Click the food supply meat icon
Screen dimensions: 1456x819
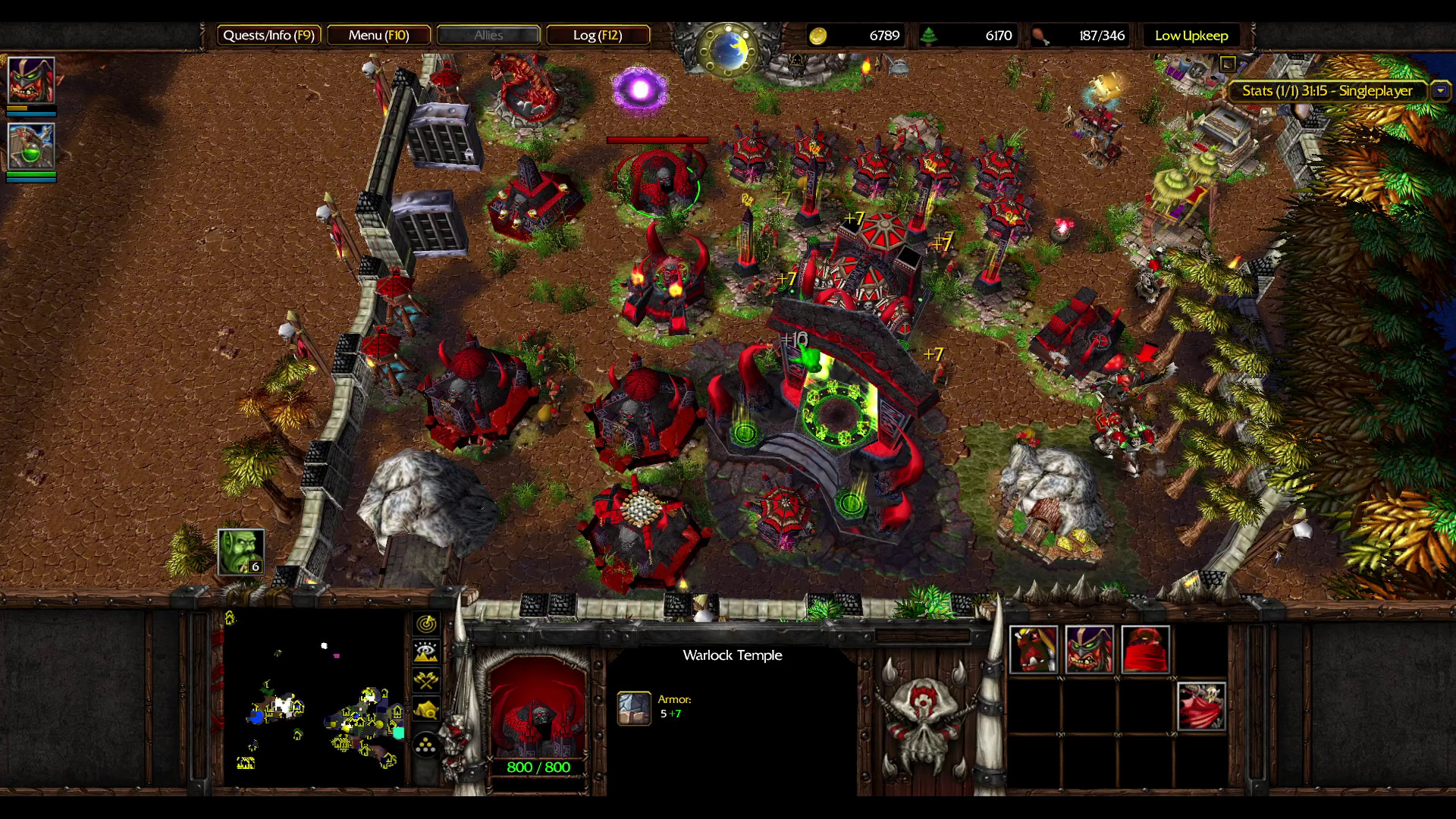point(1042,35)
